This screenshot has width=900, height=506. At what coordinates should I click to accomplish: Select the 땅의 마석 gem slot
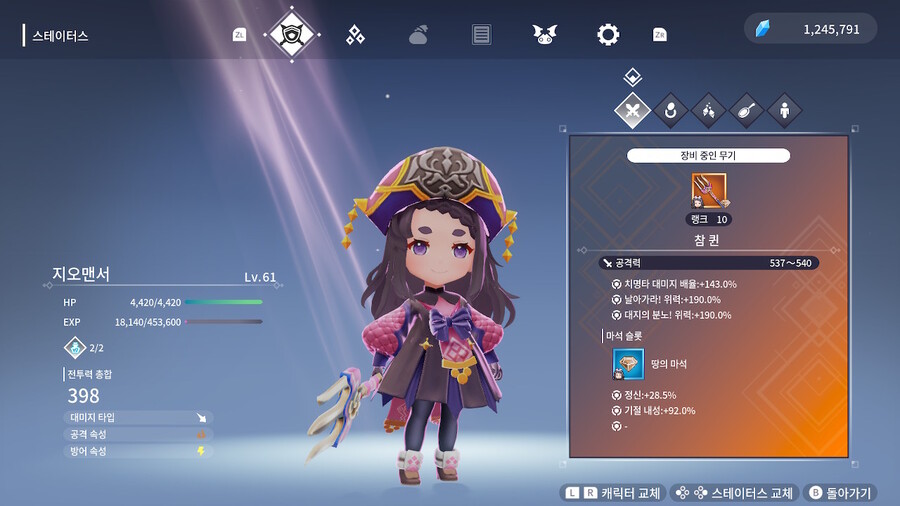(x=628, y=364)
